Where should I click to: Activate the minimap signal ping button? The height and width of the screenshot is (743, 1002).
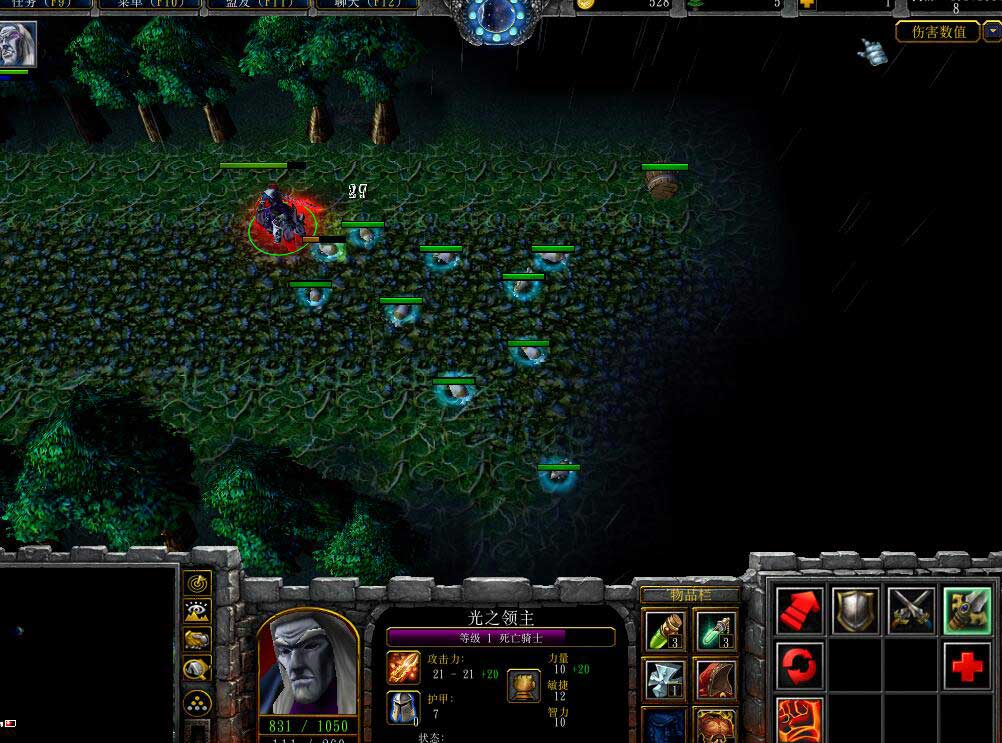(197, 582)
